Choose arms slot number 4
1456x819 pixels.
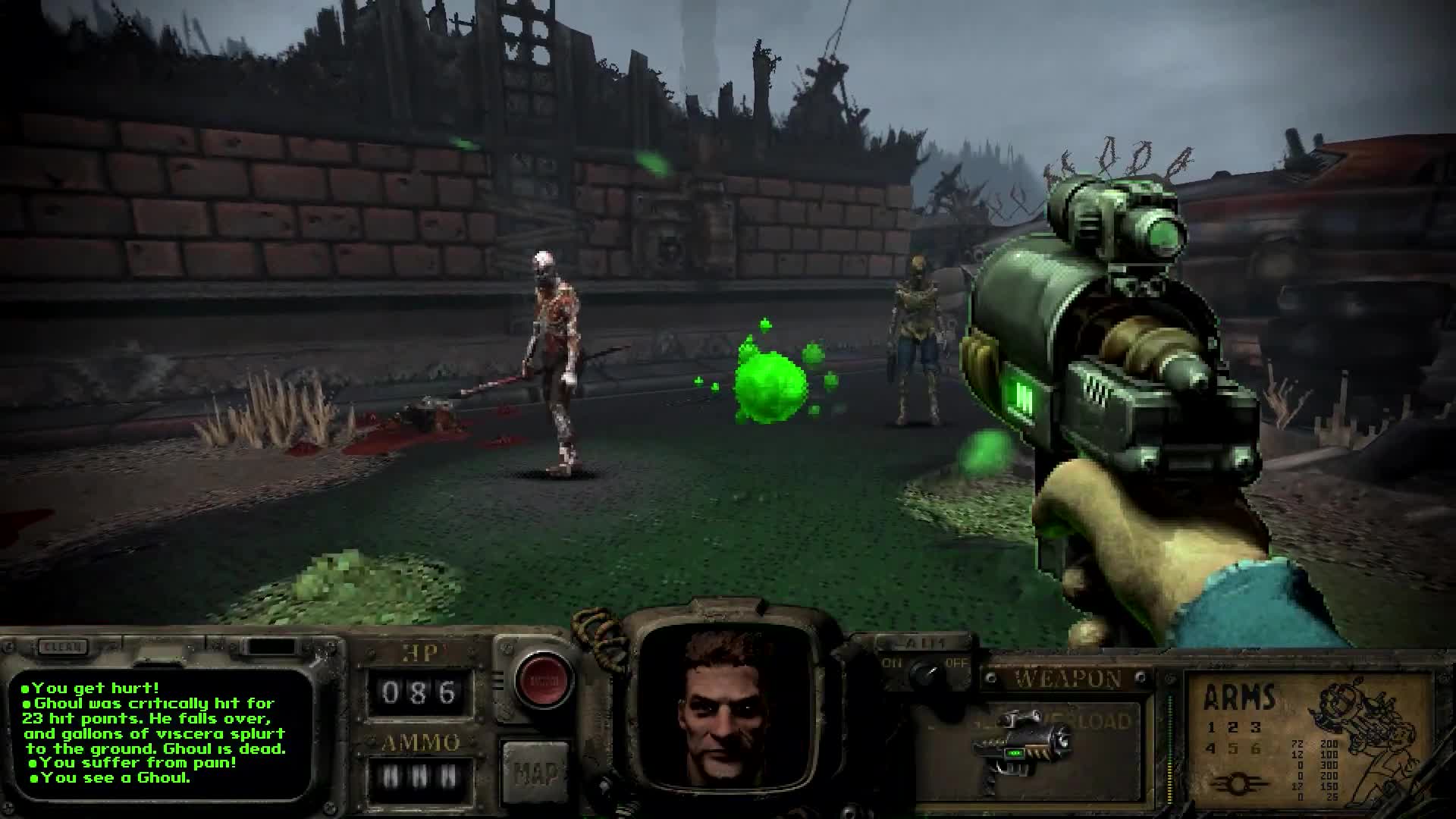tap(1212, 749)
